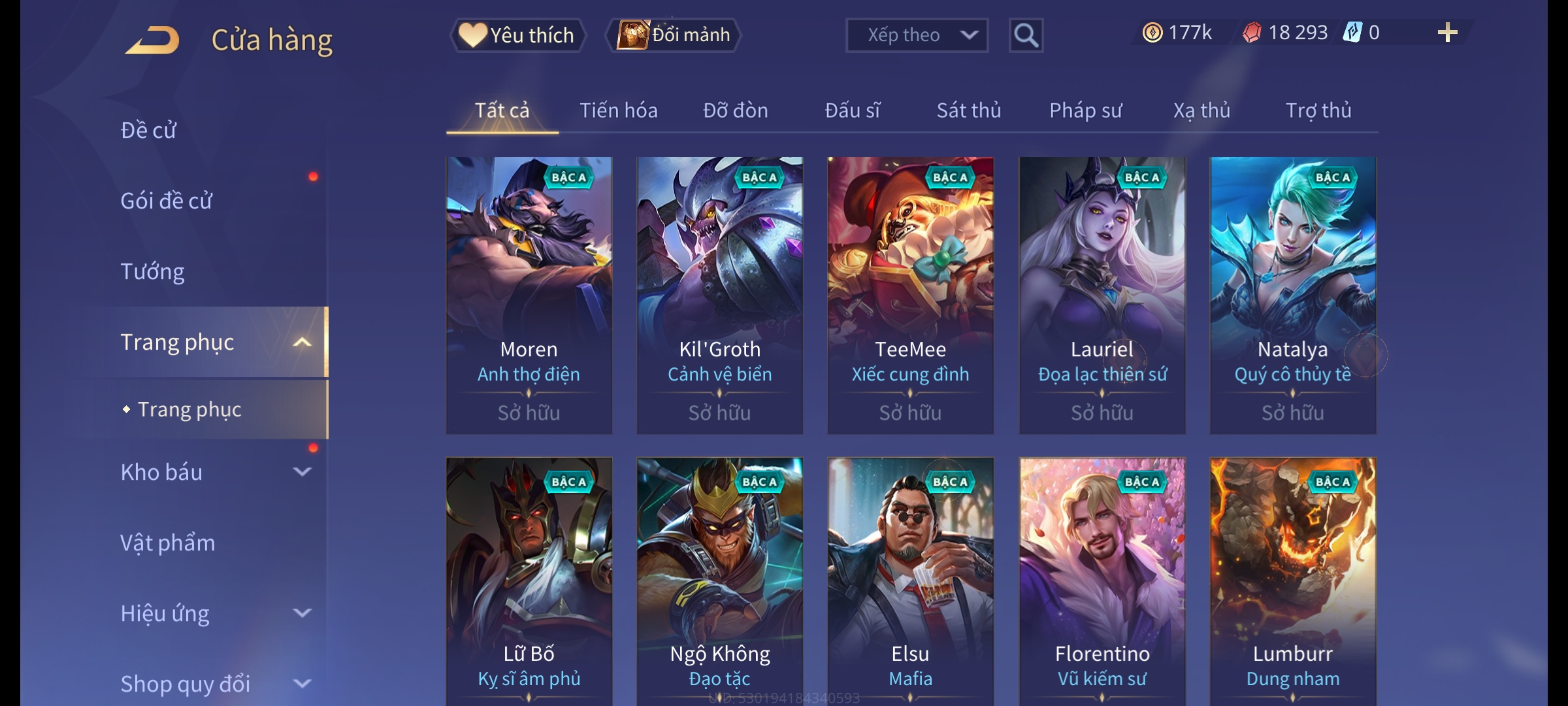Choose the Trợ thủ tab
This screenshot has height=706, width=1568.
tap(1318, 110)
